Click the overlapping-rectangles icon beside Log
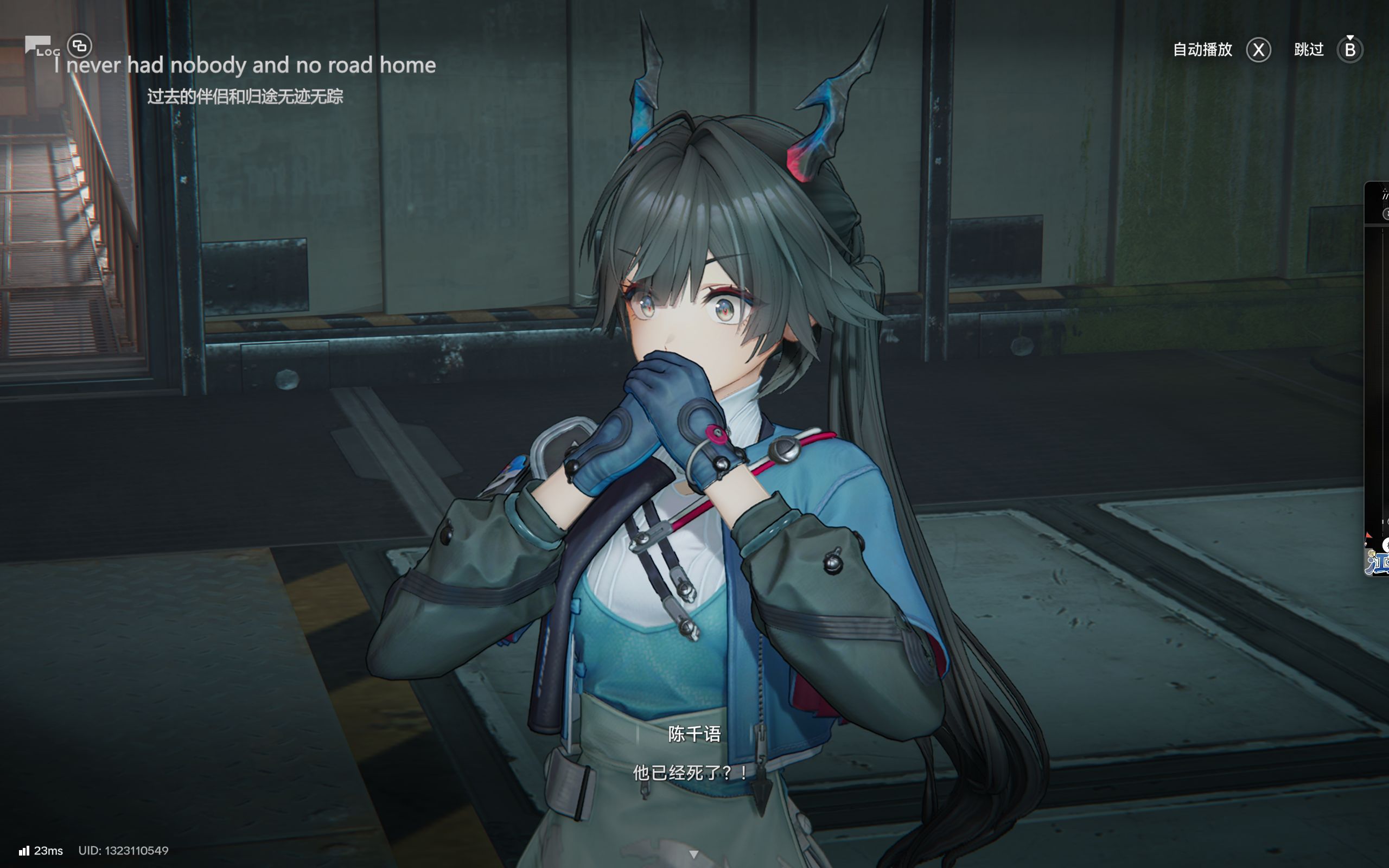This screenshot has width=1389, height=868. pyautogui.click(x=80, y=46)
